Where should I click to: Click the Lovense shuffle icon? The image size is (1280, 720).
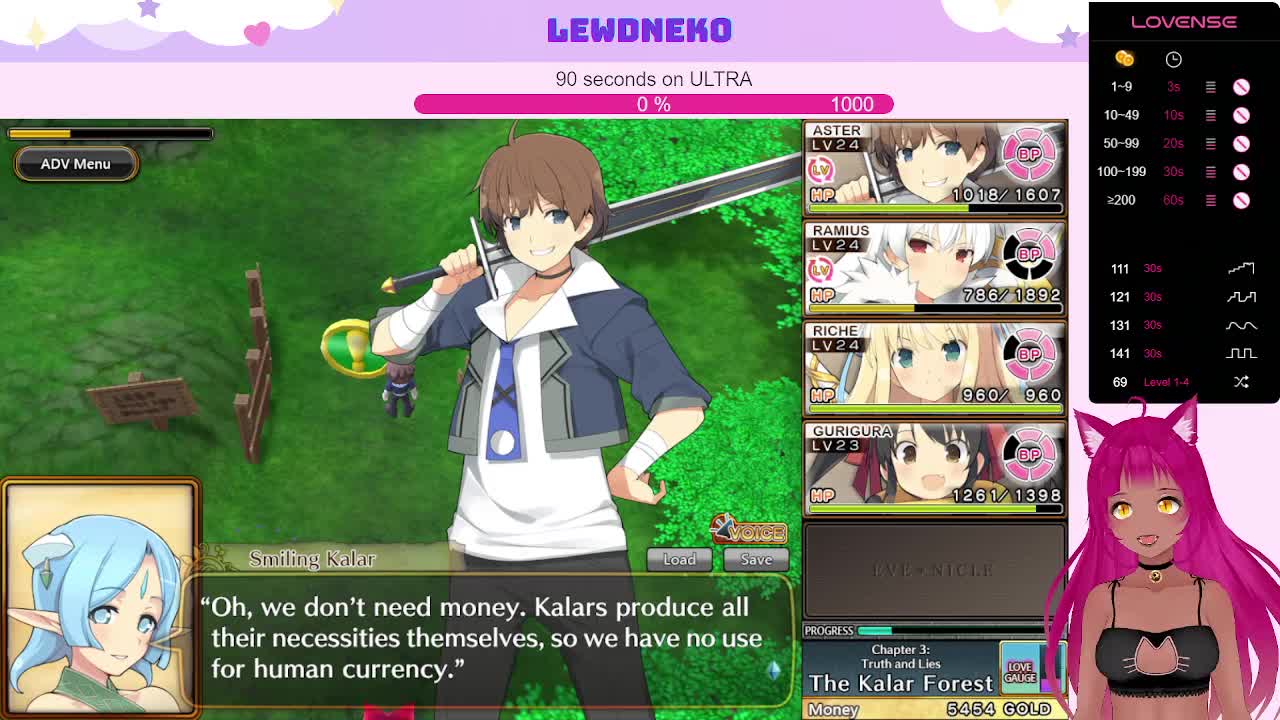coord(1241,382)
